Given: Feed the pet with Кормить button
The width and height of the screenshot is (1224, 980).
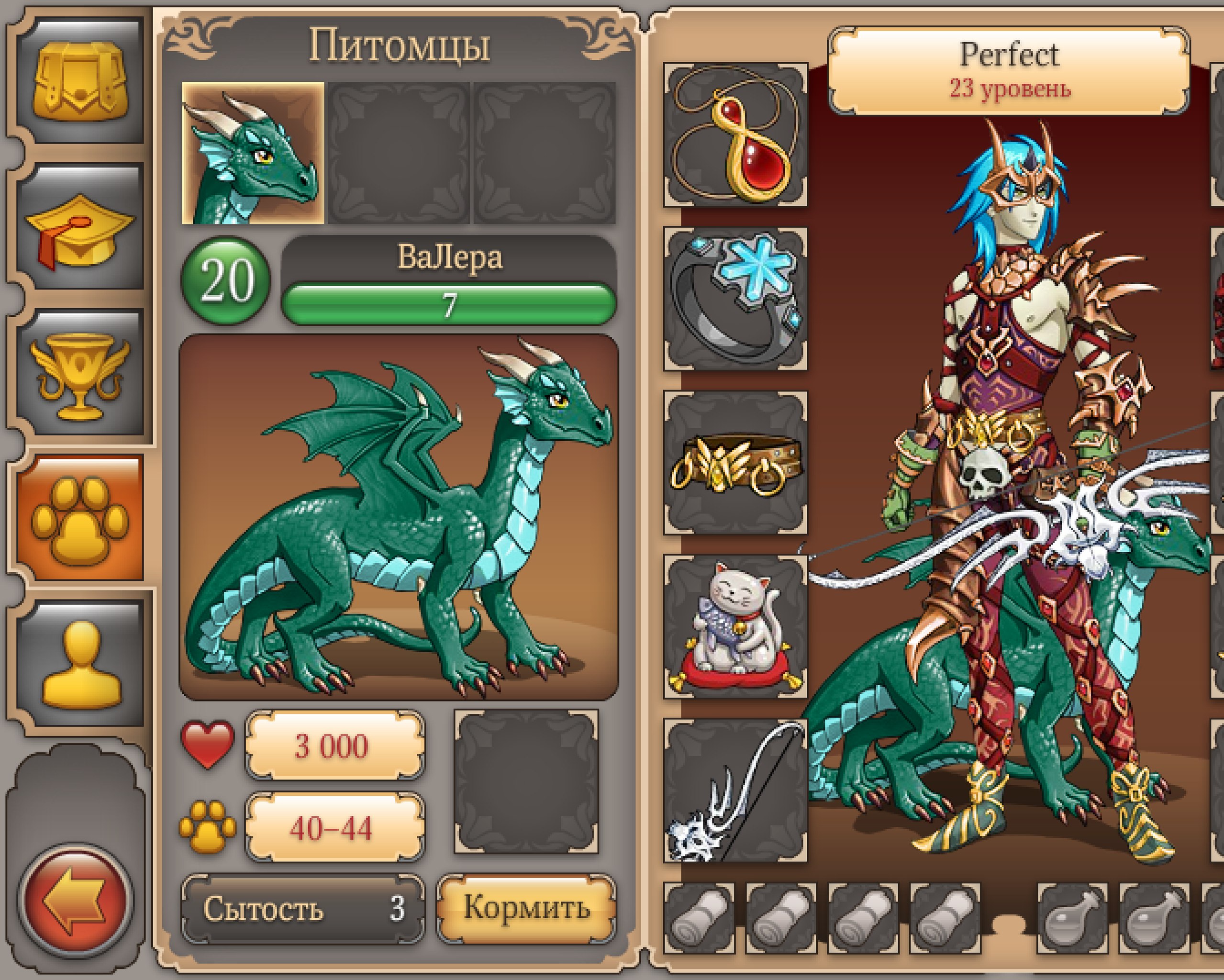Looking at the screenshot, I should click(526, 908).
